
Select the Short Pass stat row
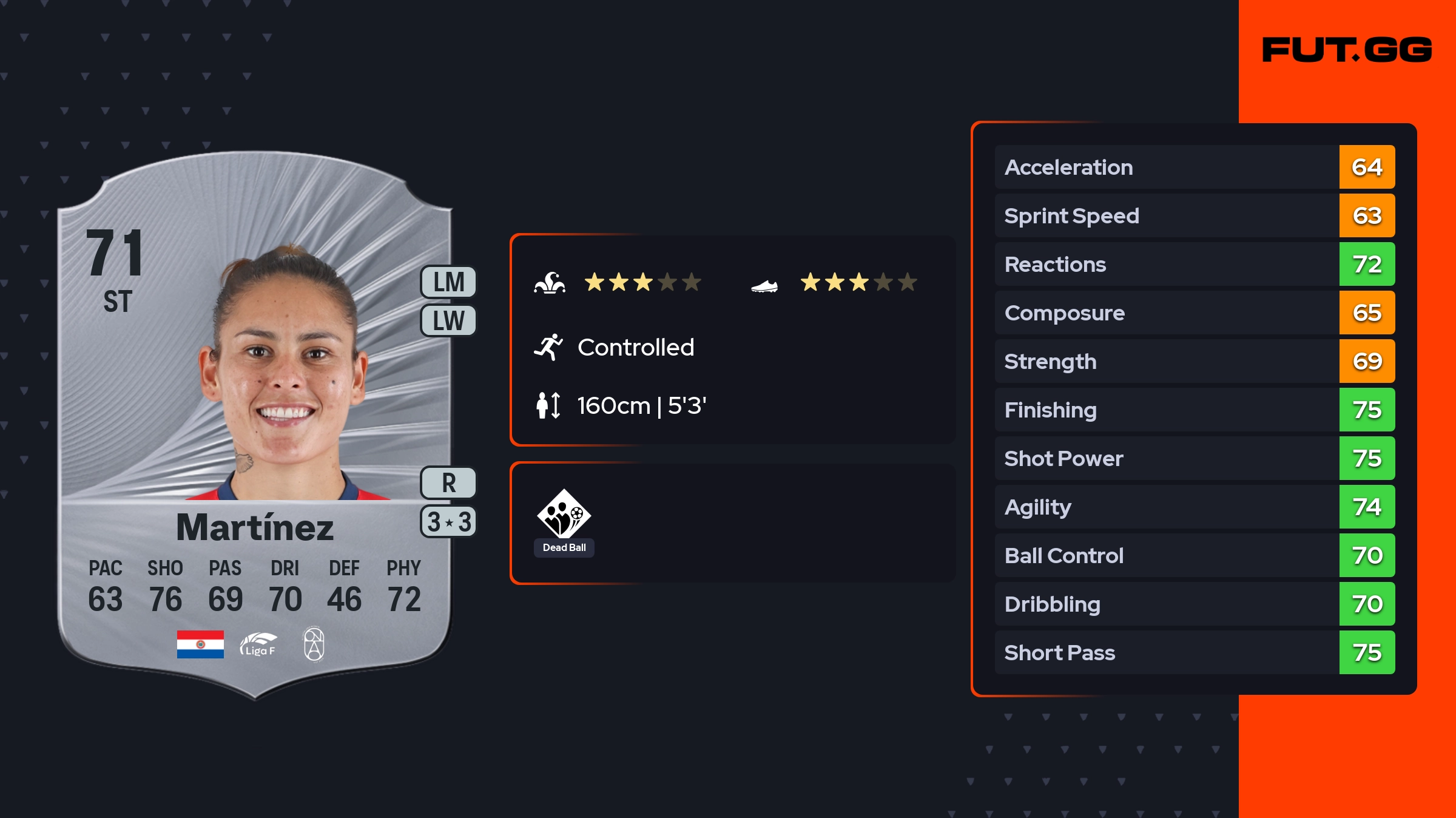1194,652
